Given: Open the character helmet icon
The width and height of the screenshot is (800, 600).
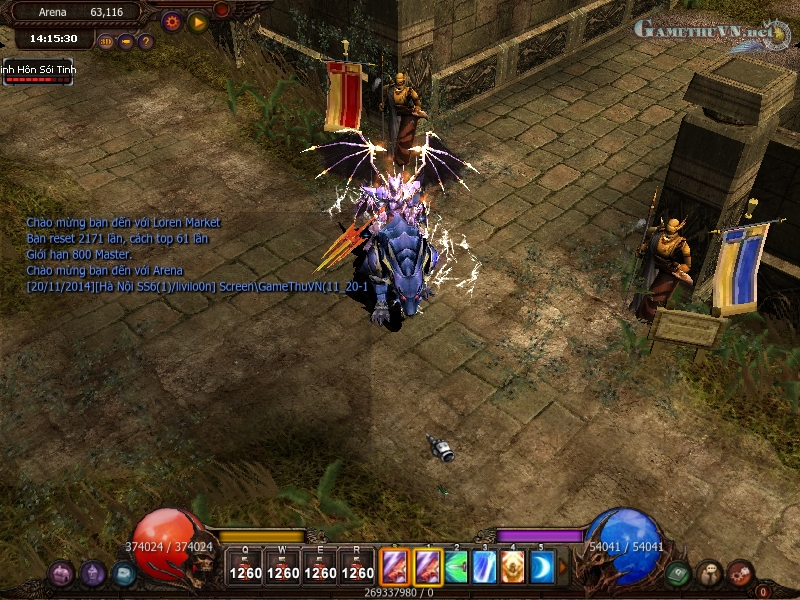Looking at the screenshot, I should pos(93,573).
